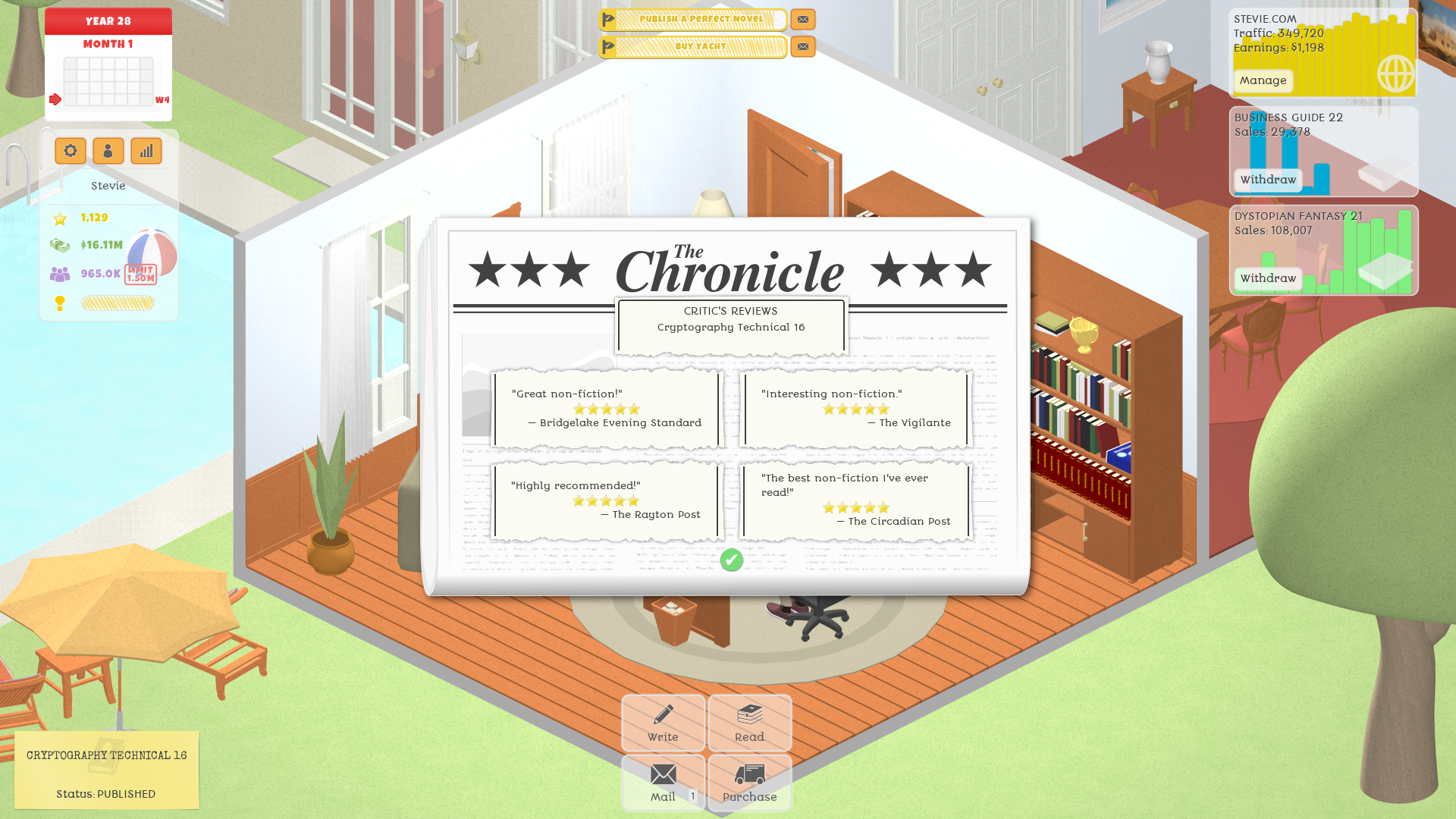View Stevie's character profile icon
This screenshot has height=819, width=1456.
click(108, 151)
